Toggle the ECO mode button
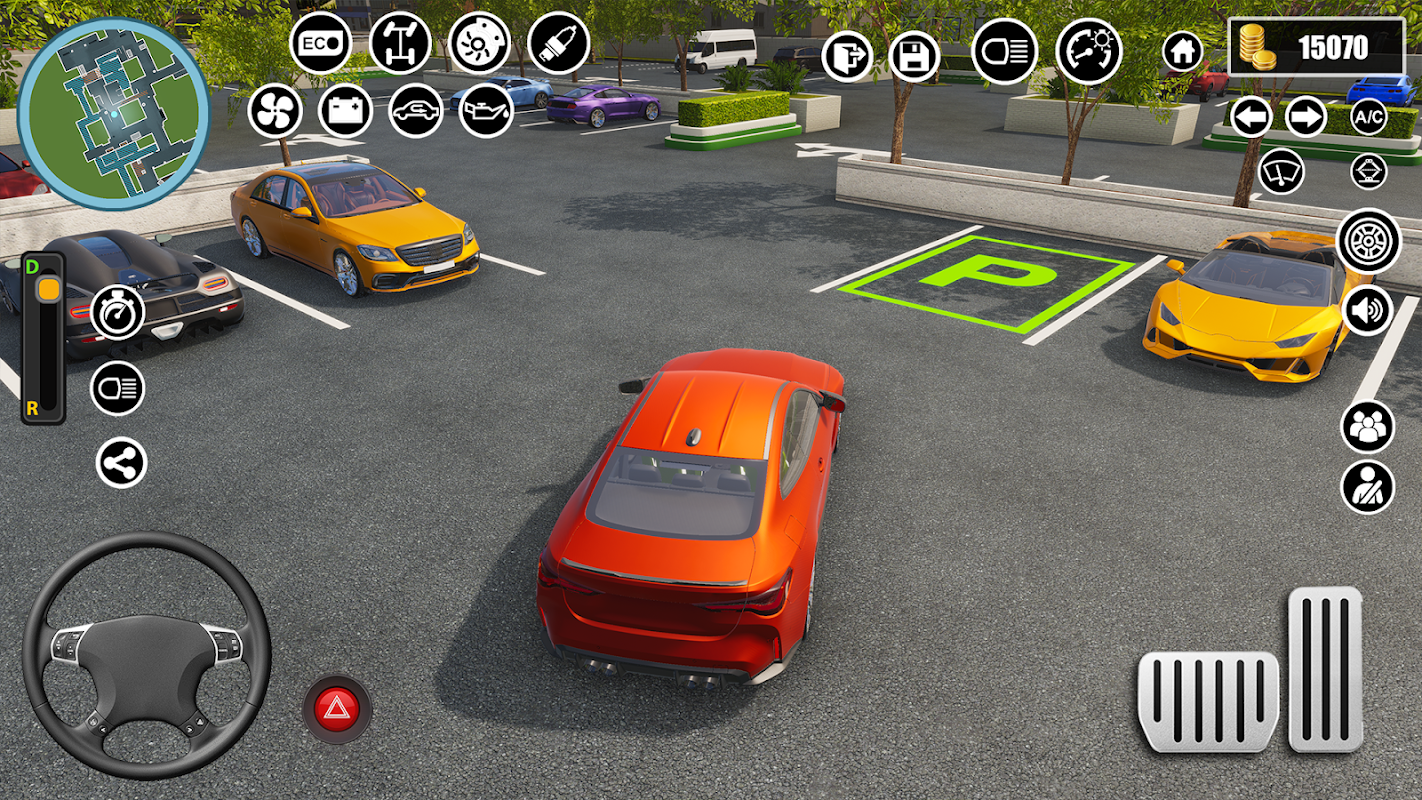Viewport: 1422px width, 800px height. [321, 44]
